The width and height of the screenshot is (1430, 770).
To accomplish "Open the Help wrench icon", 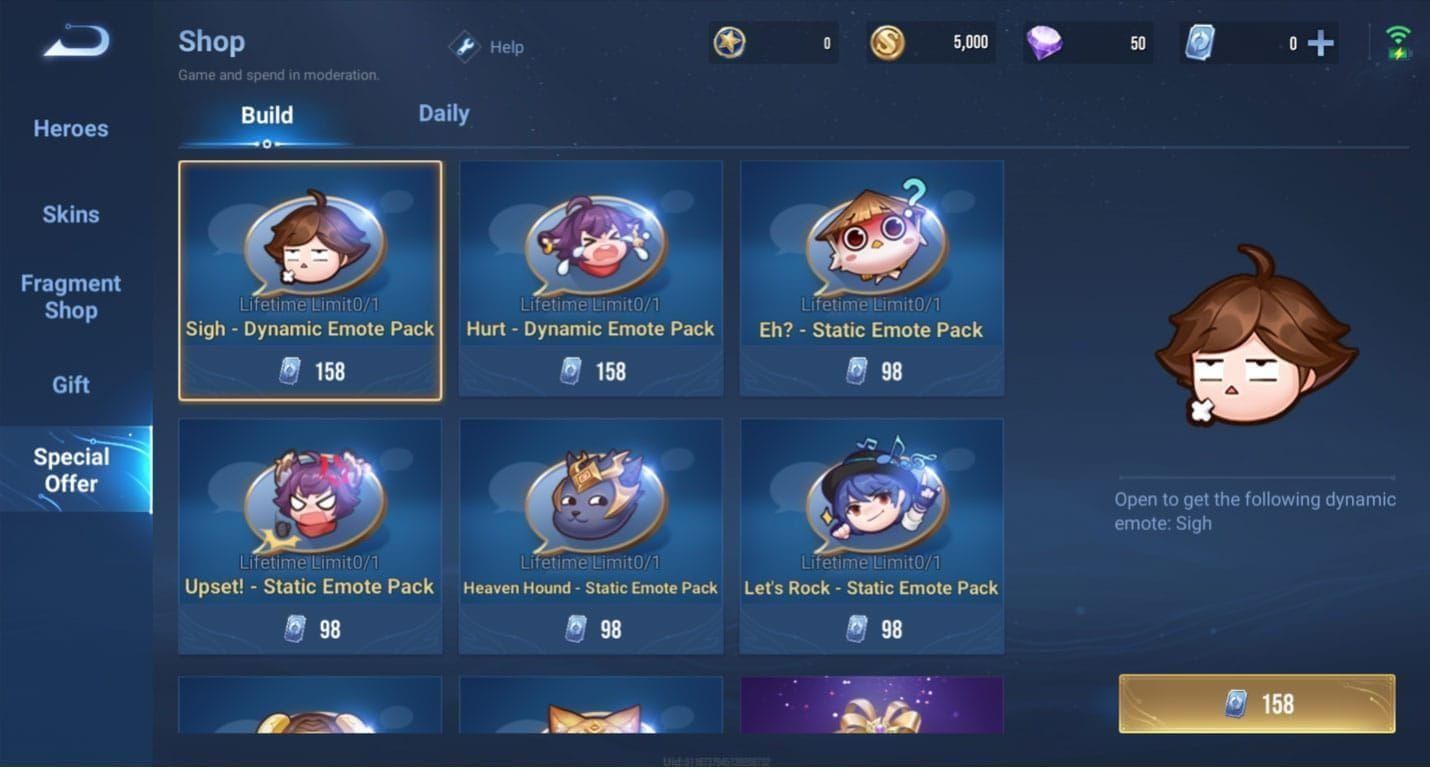I will (464, 46).
